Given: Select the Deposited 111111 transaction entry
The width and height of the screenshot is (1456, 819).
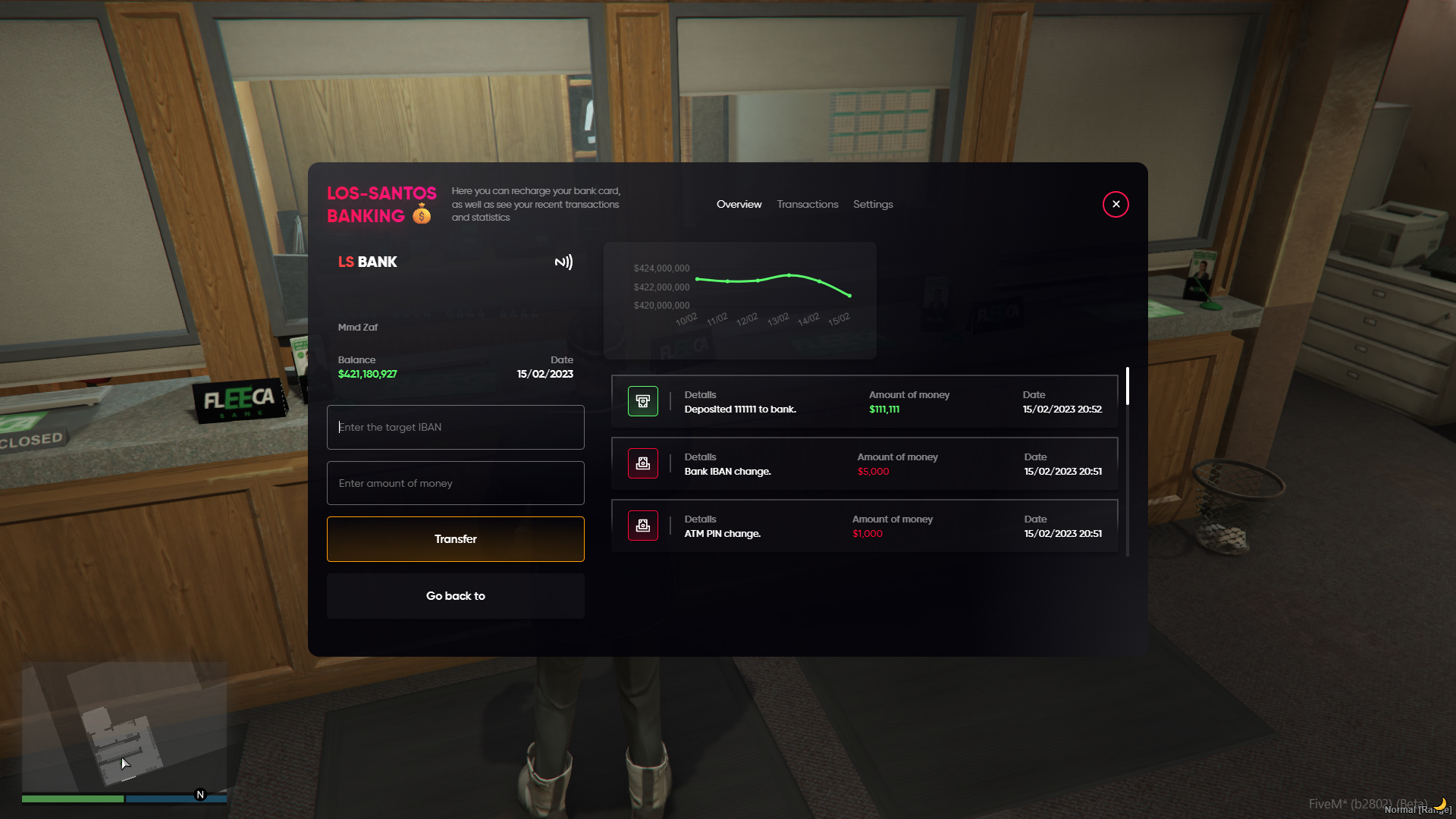Looking at the screenshot, I should (x=864, y=401).
